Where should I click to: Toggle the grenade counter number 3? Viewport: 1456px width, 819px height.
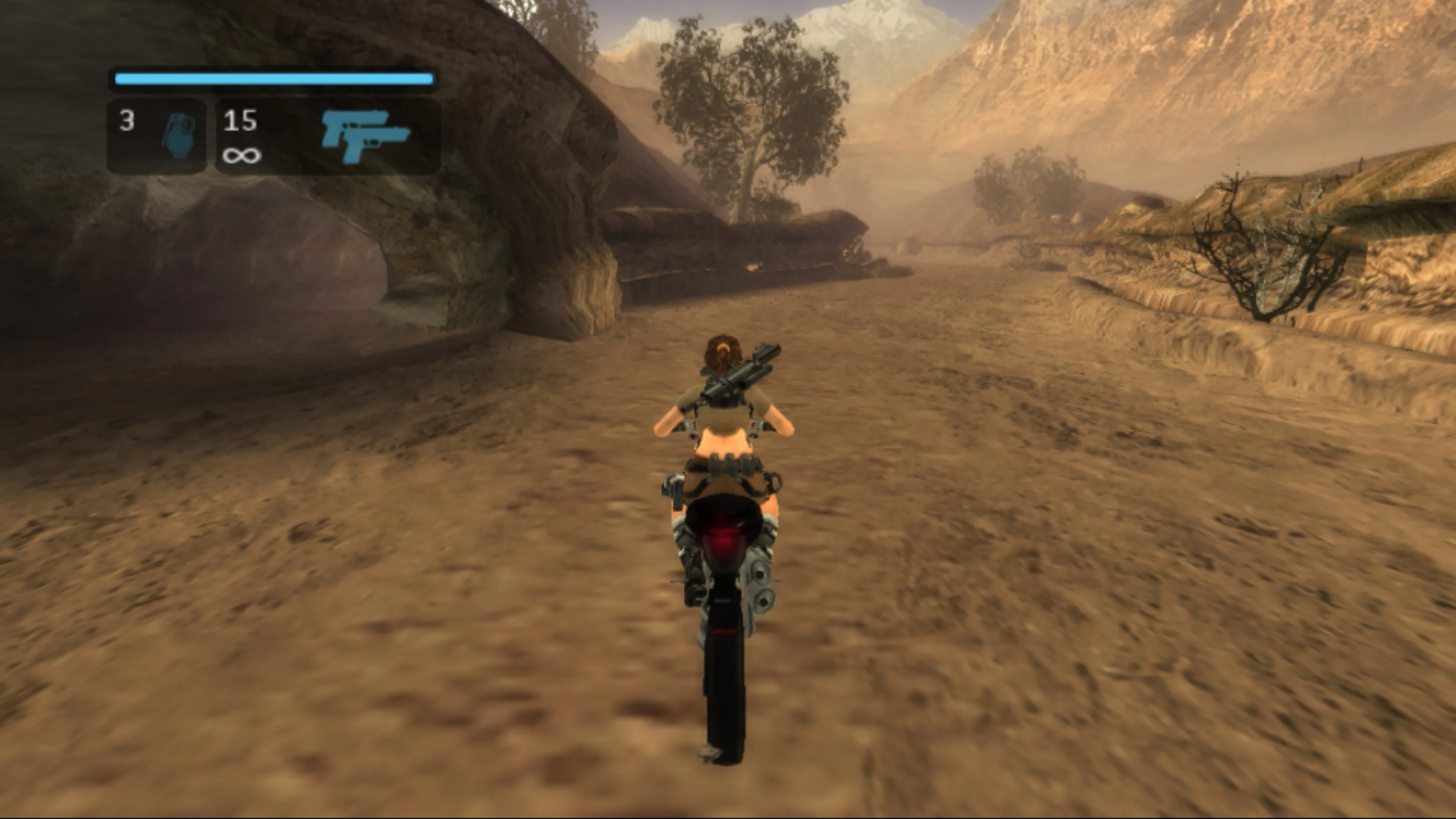[128, 121]
